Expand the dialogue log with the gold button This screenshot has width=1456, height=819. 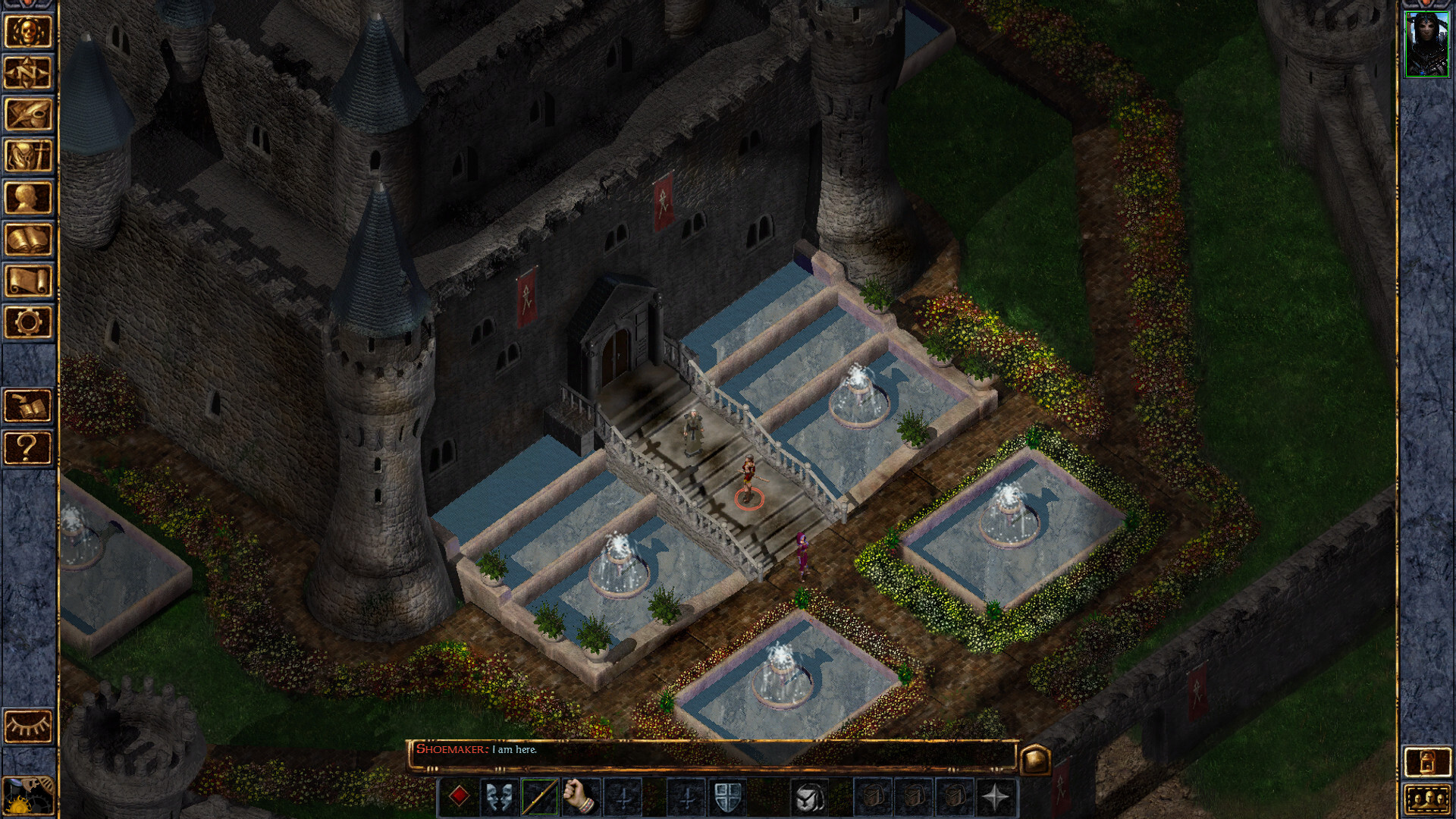pos(1035,759)
